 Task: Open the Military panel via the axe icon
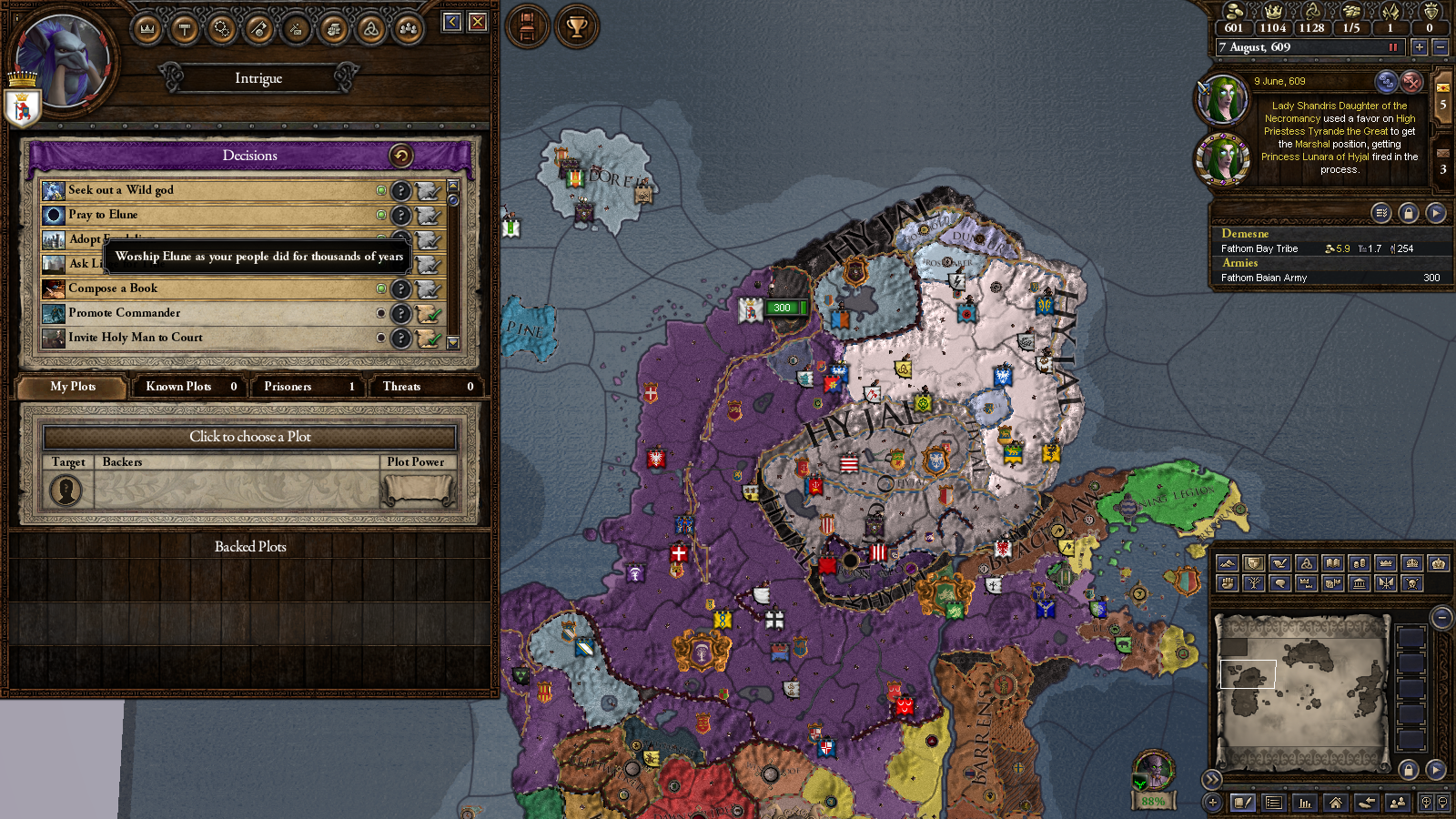[x=258, y=28]
